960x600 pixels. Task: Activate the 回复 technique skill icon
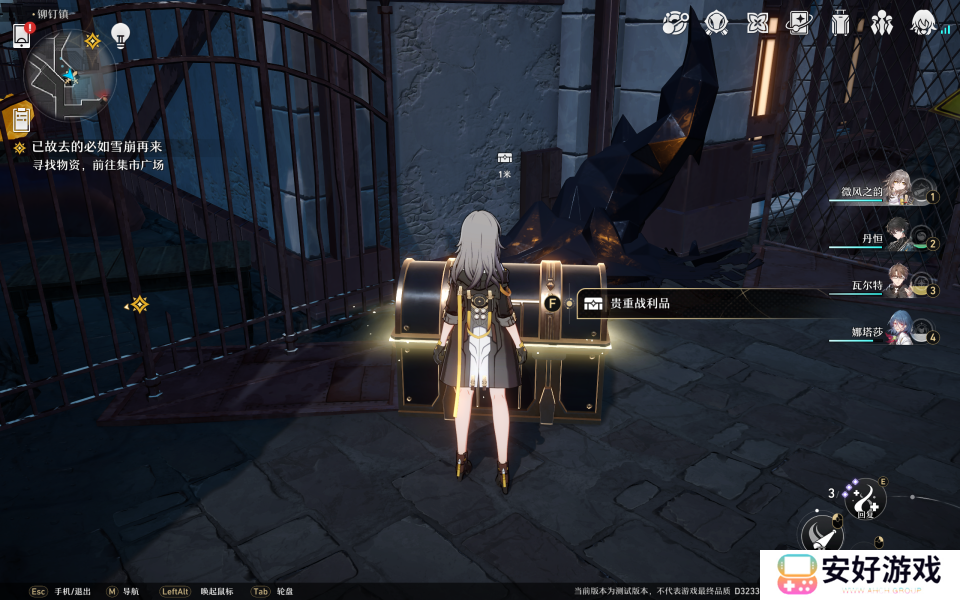864,500
